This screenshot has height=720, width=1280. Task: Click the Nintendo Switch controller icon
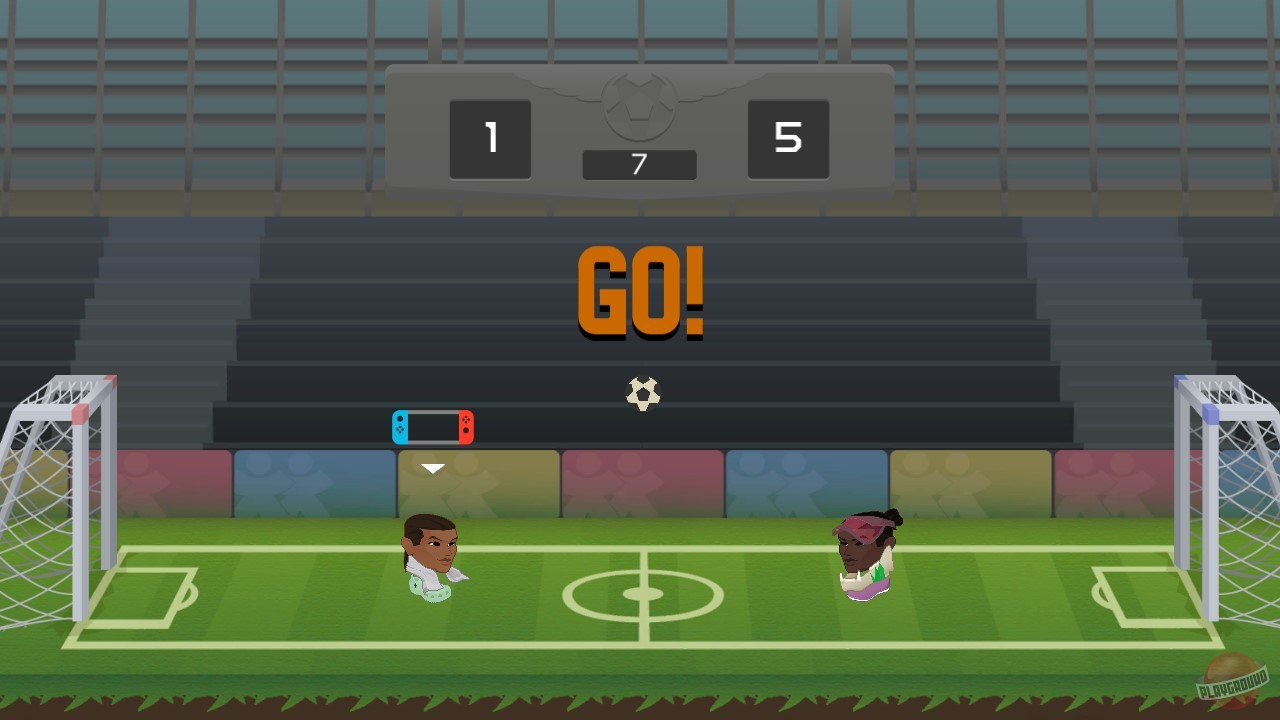[433, 426]
